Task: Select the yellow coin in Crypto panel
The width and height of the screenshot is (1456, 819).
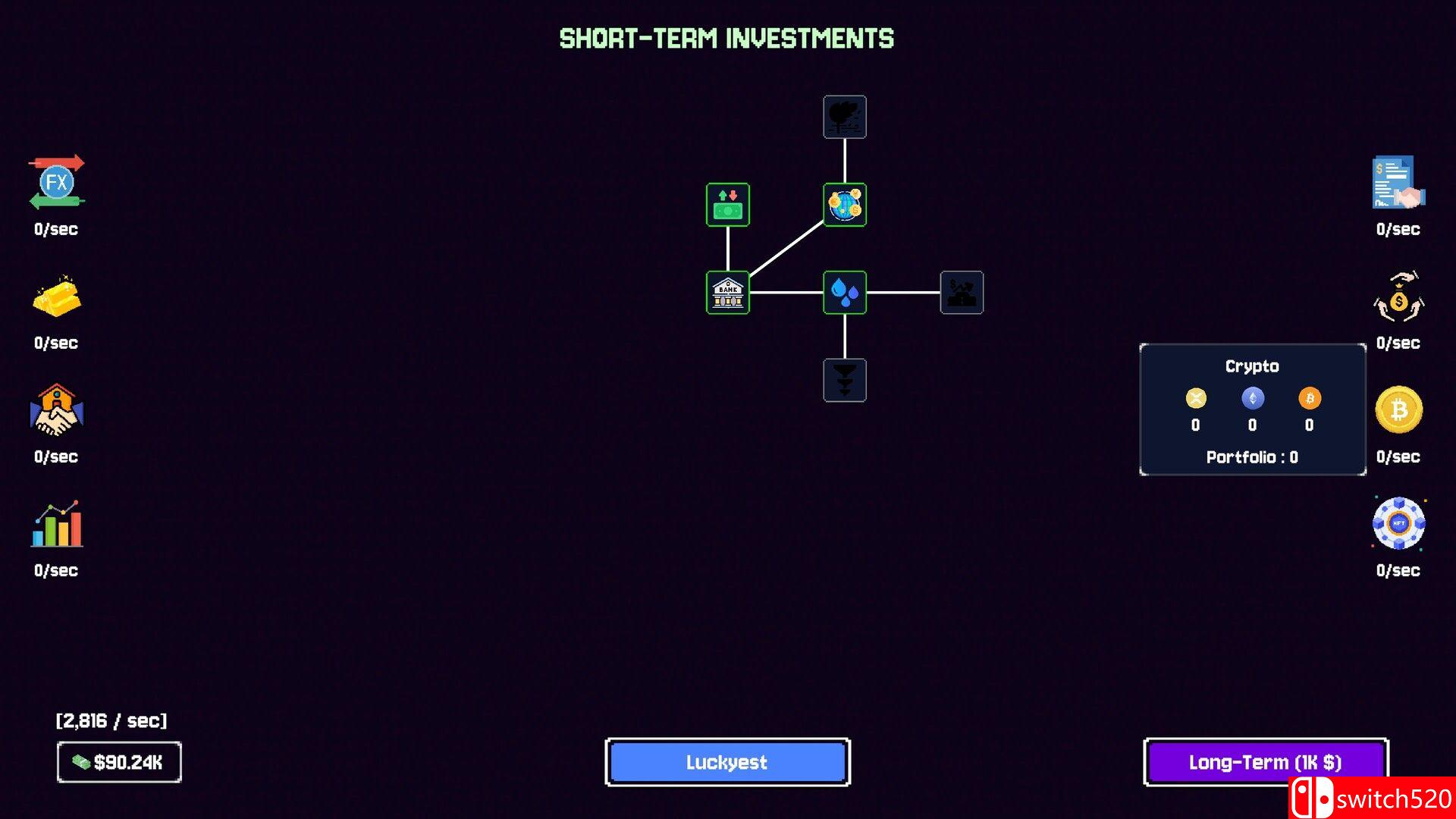Action: coord(1196,398)
